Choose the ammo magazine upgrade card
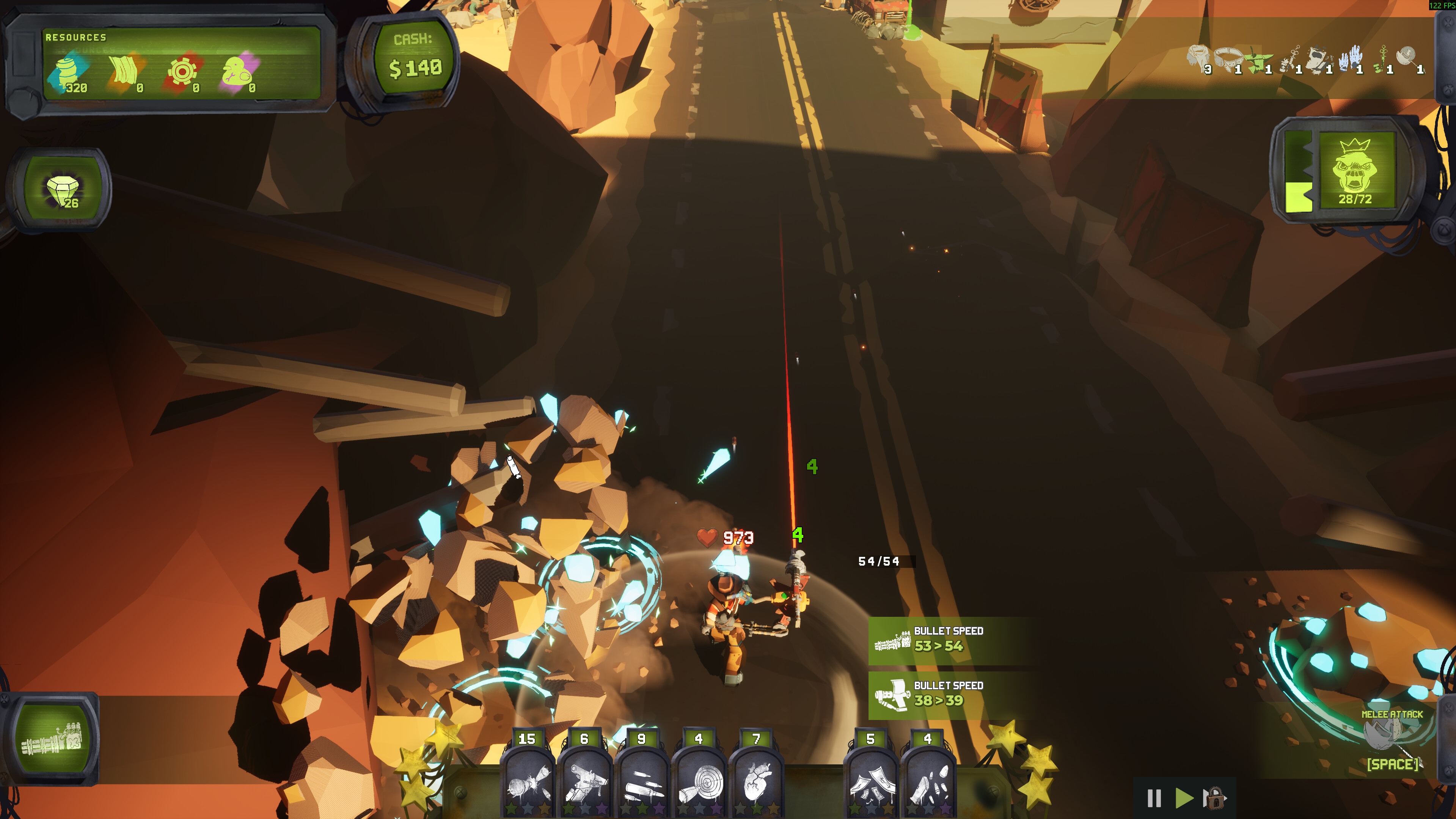1456x819 pixels. pos(928,783)
